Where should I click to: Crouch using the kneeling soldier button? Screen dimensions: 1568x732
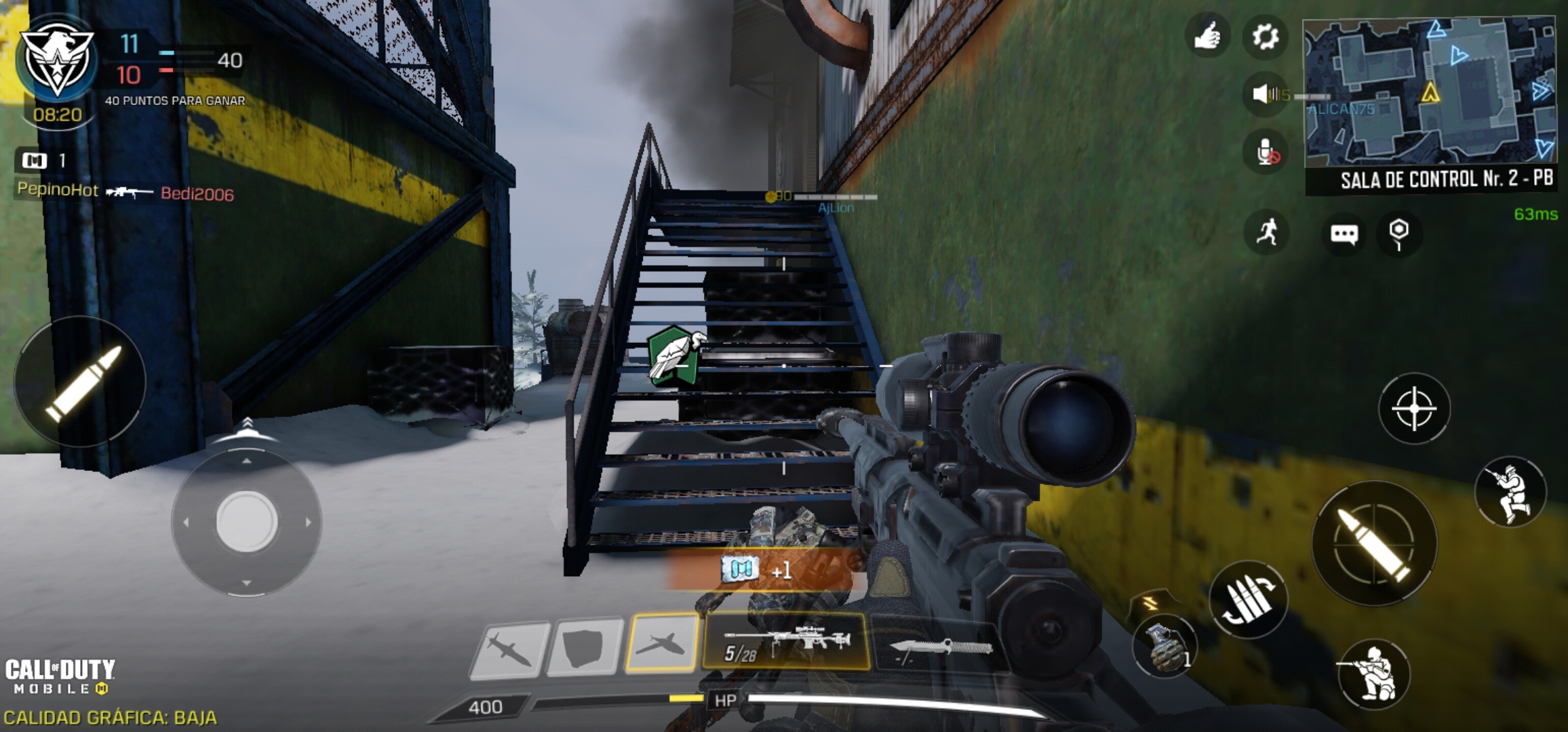1373,674
